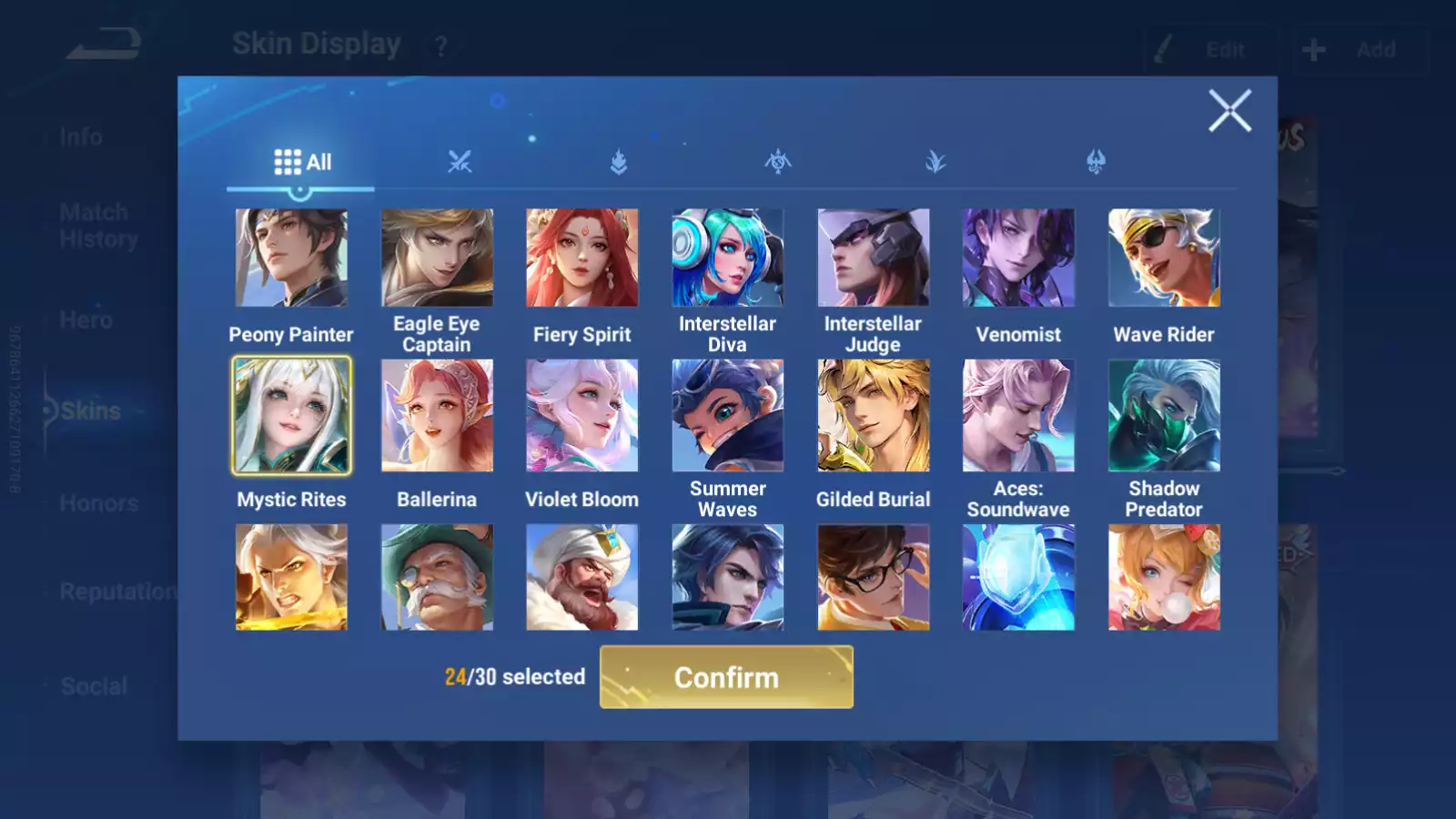Select the bubblegum girl skin portrait
This screenshot has width=1456, height=819.
click(x=1164, y=577)
